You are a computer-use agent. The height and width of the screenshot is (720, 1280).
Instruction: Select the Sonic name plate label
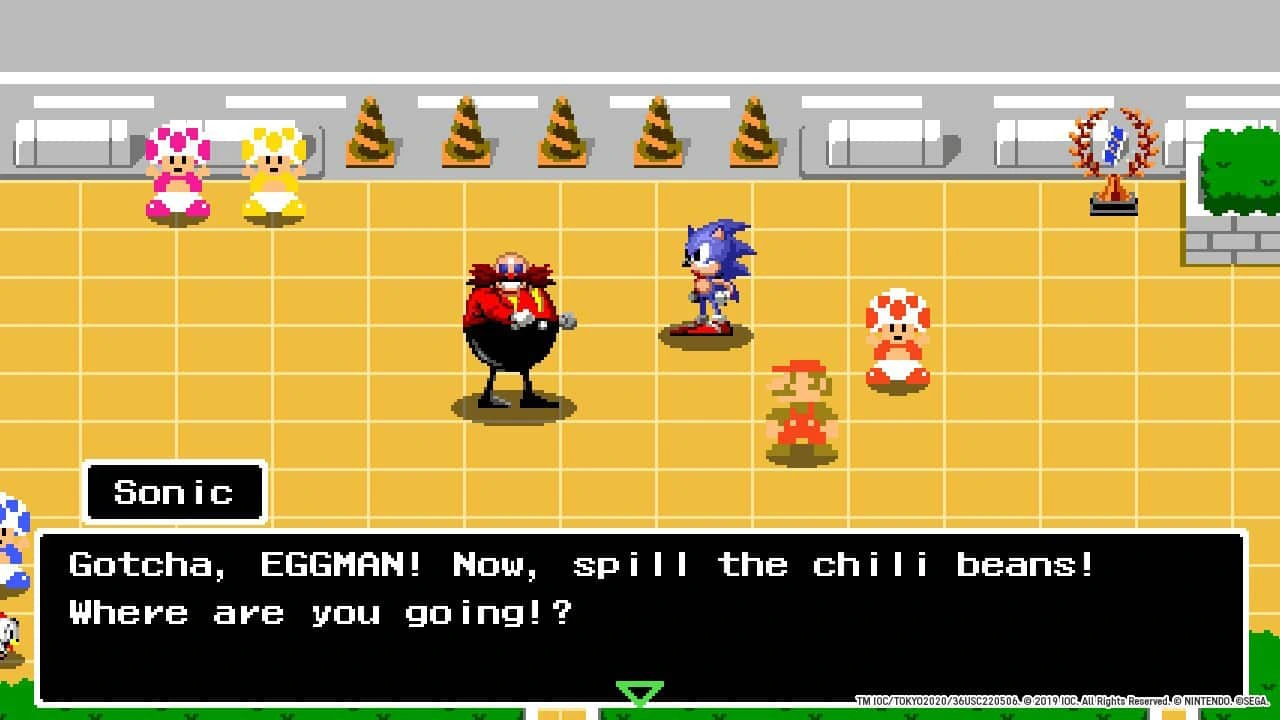(x=175, y=492)
